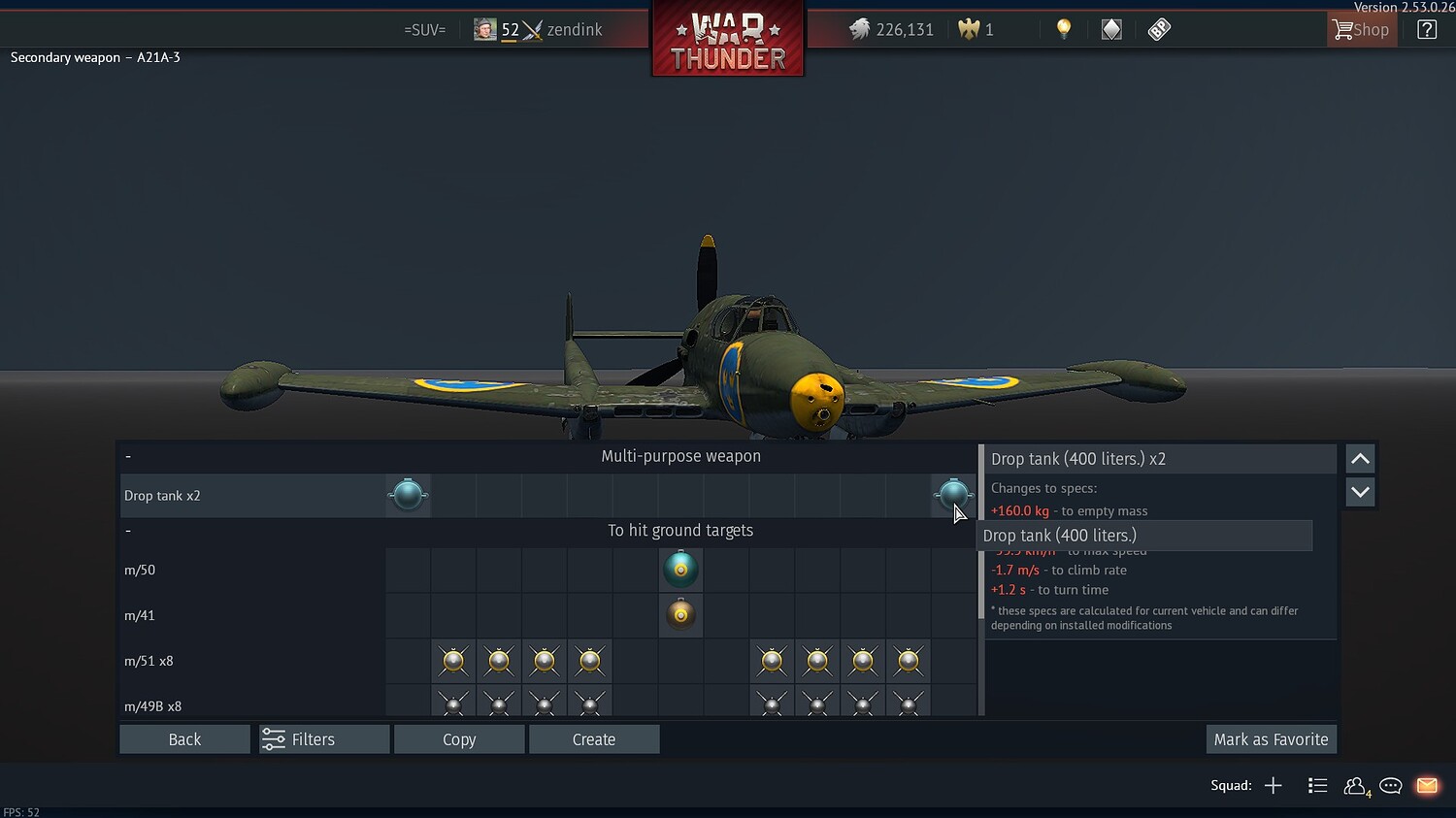Open the chat bubble icon

(x=1390, y=786)
